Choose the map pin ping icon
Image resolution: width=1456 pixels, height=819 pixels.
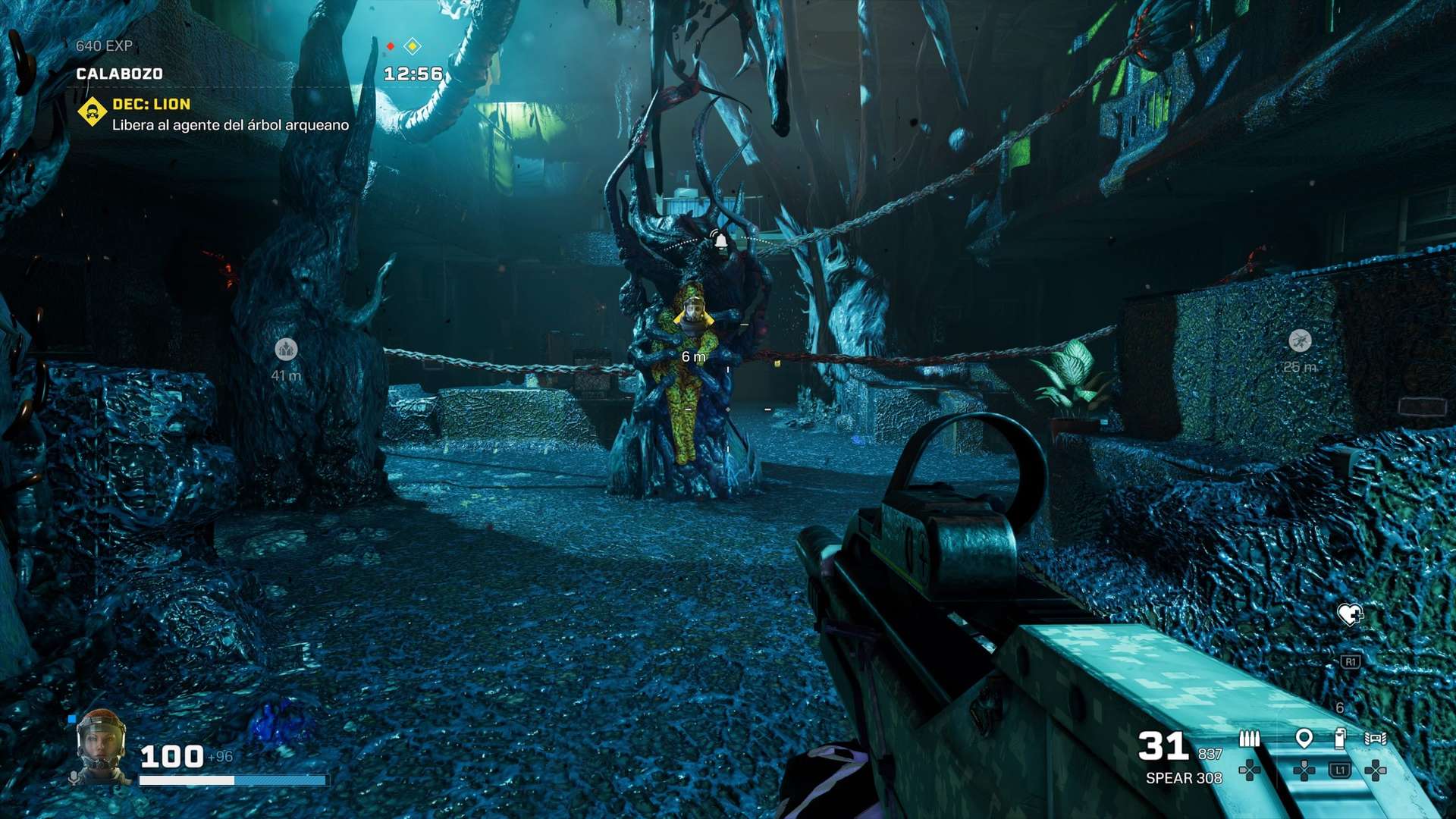pyautogui.click(x=1304, y=738)
